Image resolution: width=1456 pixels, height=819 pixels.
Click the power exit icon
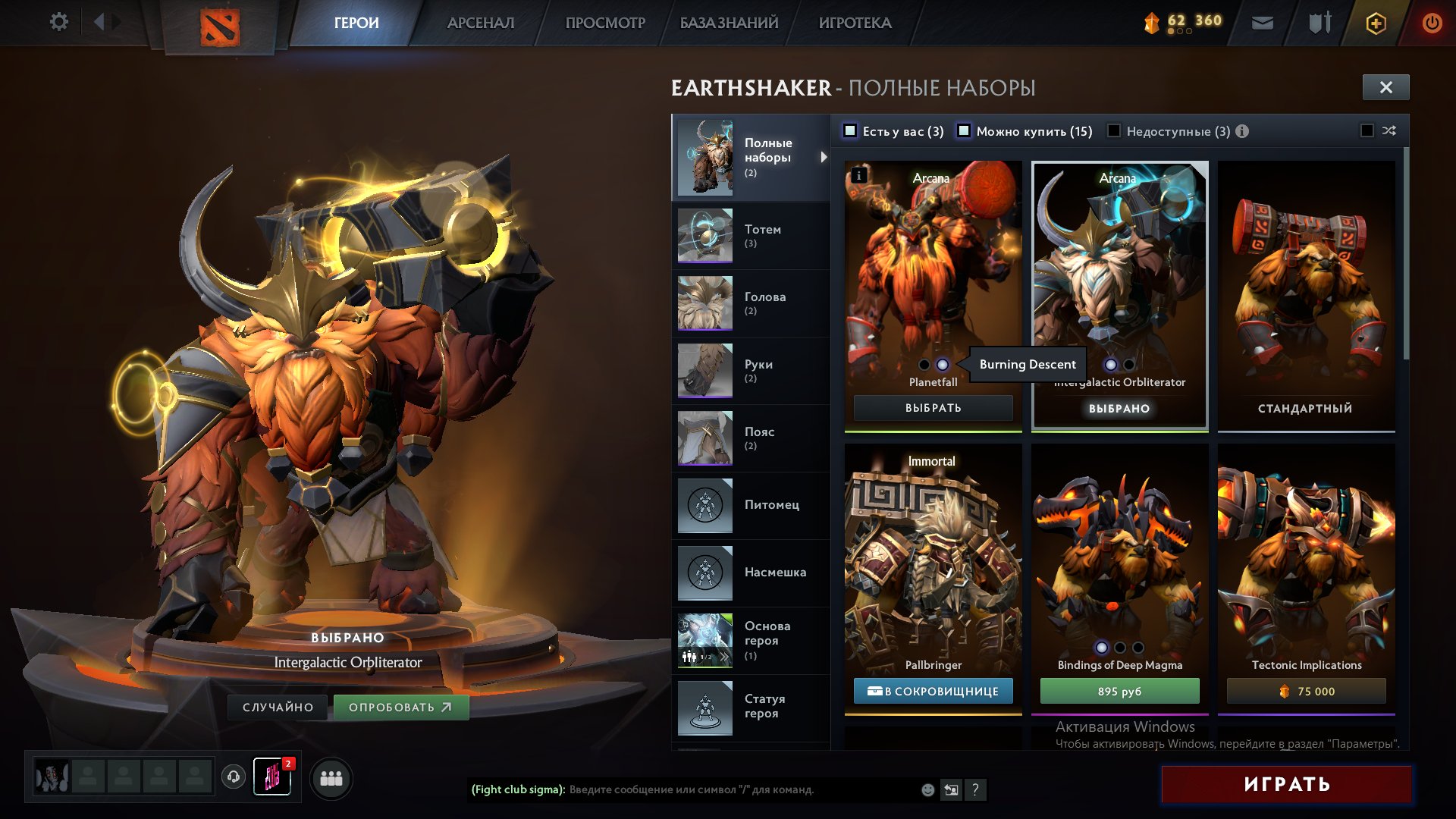click(x=1432, y=22)
